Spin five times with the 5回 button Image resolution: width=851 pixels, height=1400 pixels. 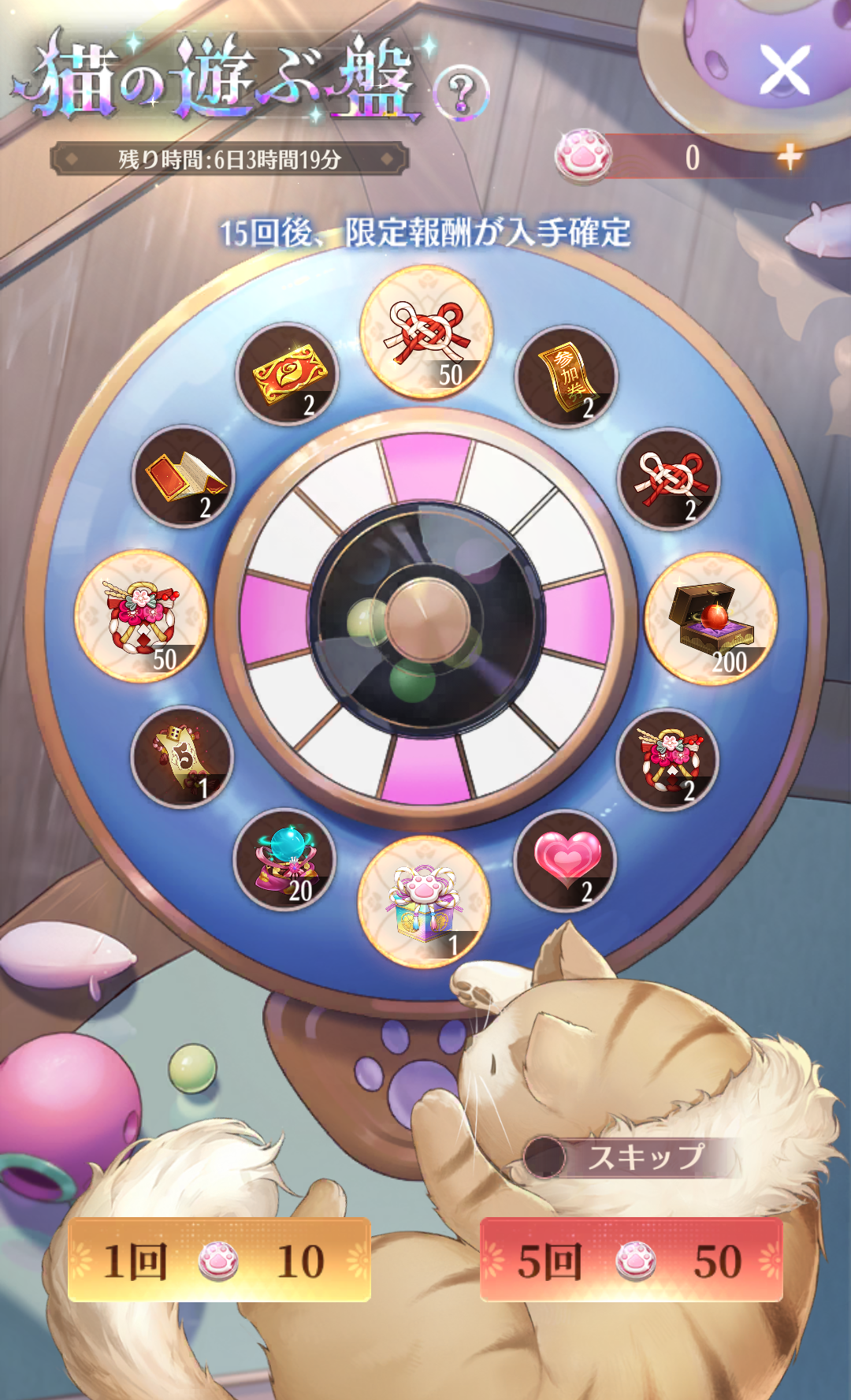(x=631, y=1260)
